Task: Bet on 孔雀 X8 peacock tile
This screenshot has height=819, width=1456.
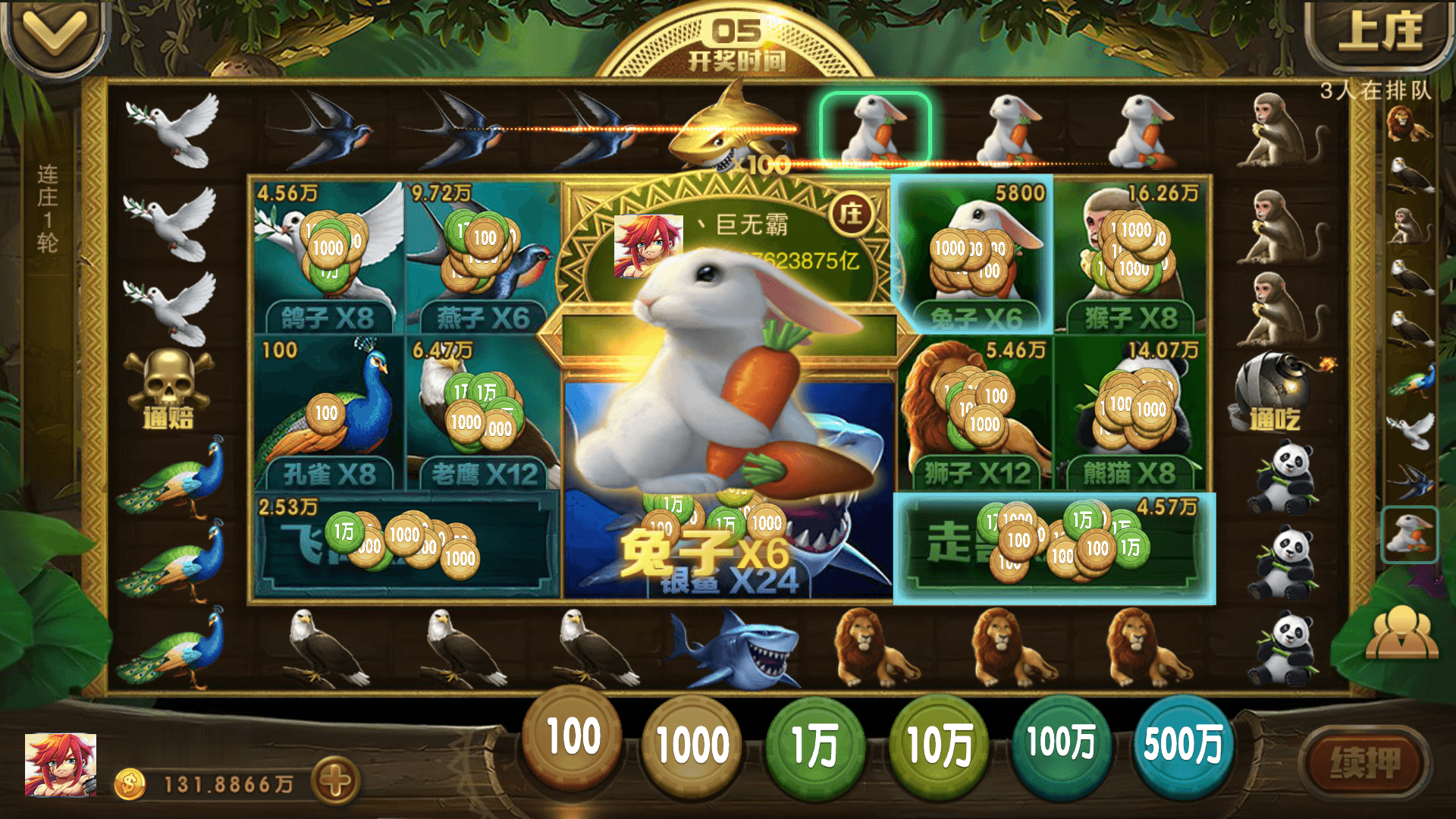Action: 328,413
